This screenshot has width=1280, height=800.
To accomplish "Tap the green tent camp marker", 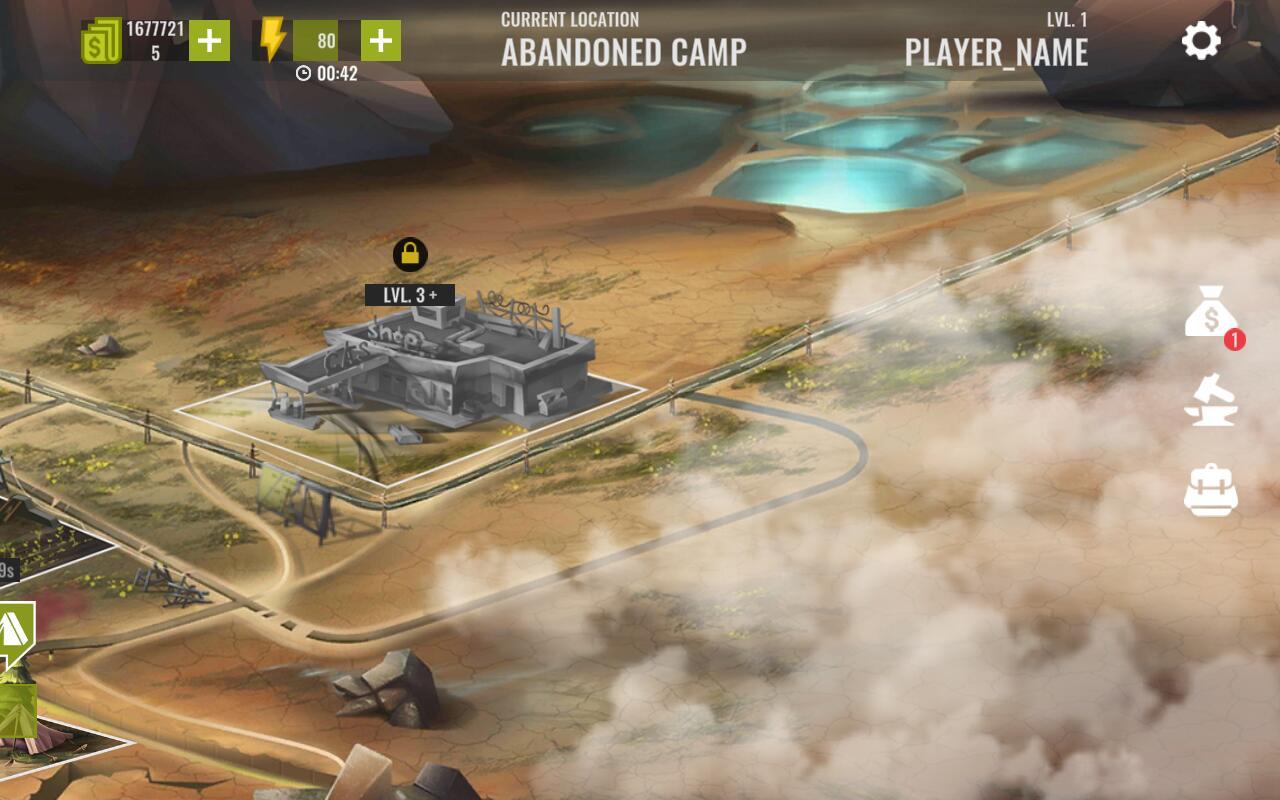I will tap(16, 630).
